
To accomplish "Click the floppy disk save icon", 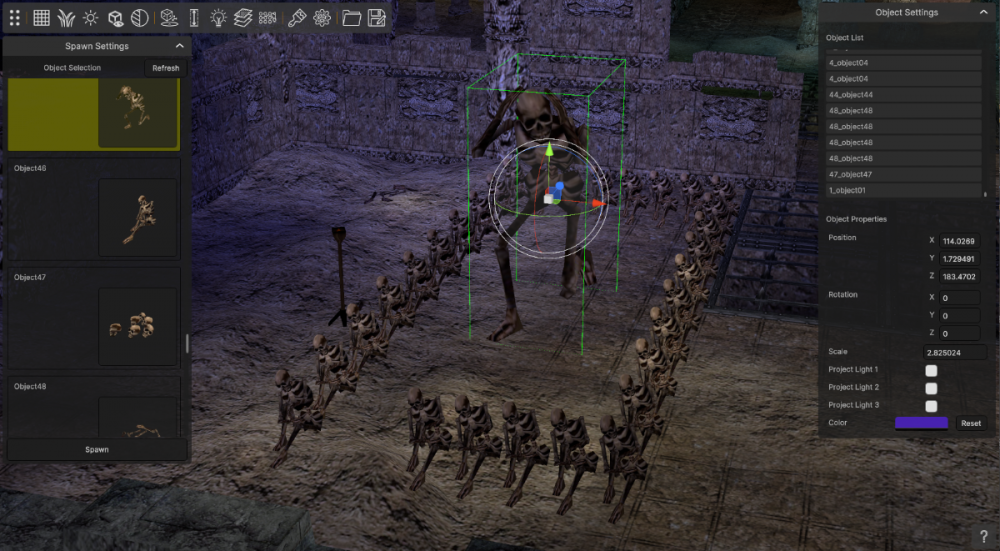I will click(377, 17).
